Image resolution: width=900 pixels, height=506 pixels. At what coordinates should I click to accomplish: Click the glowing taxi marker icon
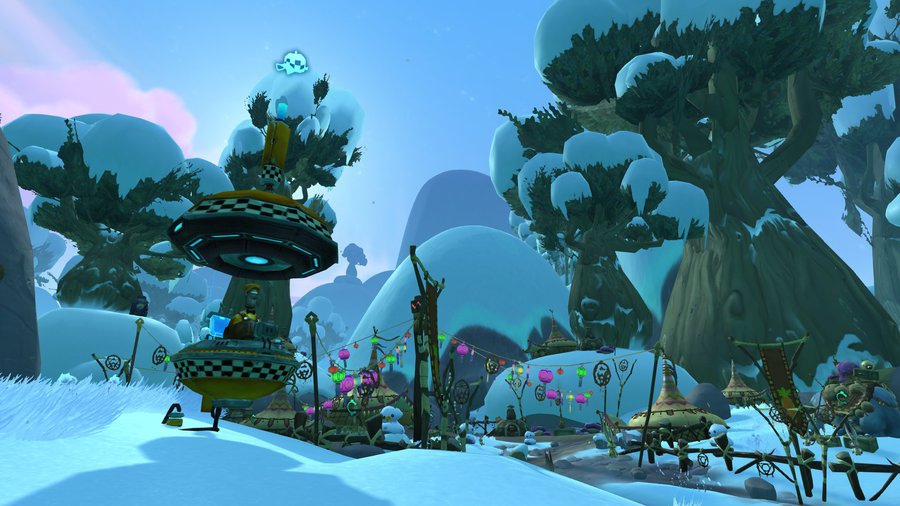pos(291,64)
